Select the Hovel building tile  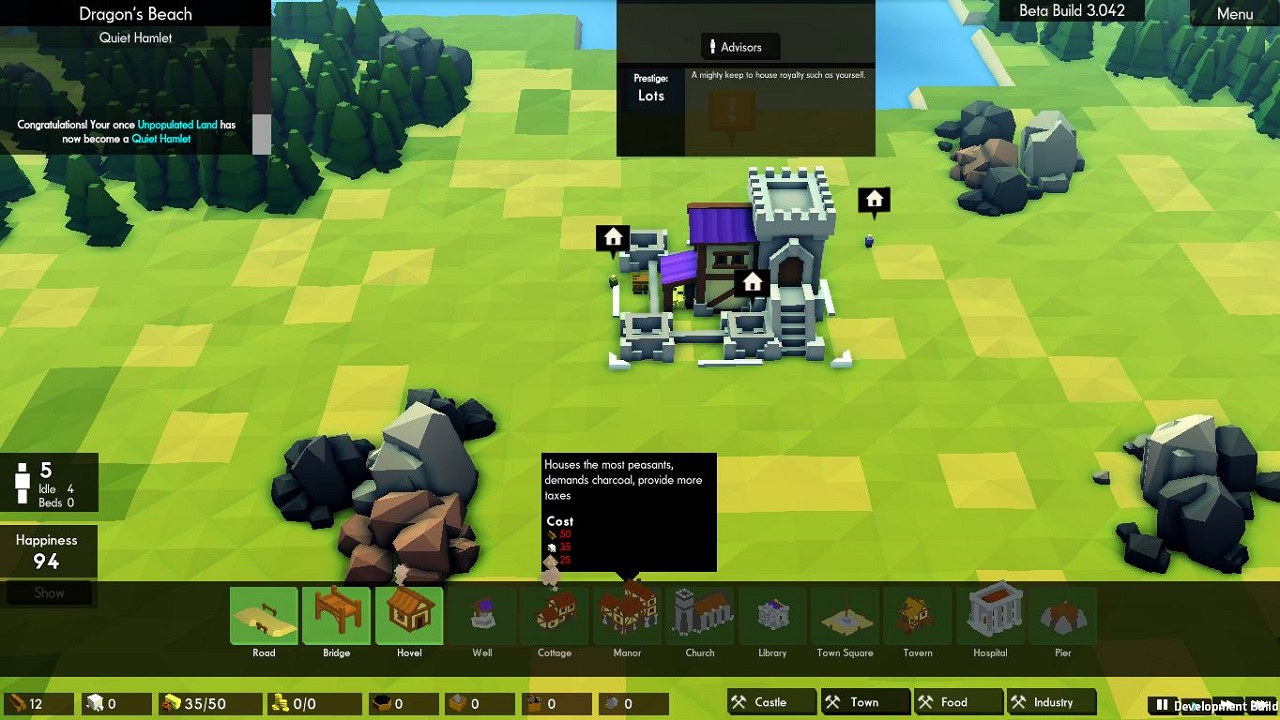click(x=409, y=615)
